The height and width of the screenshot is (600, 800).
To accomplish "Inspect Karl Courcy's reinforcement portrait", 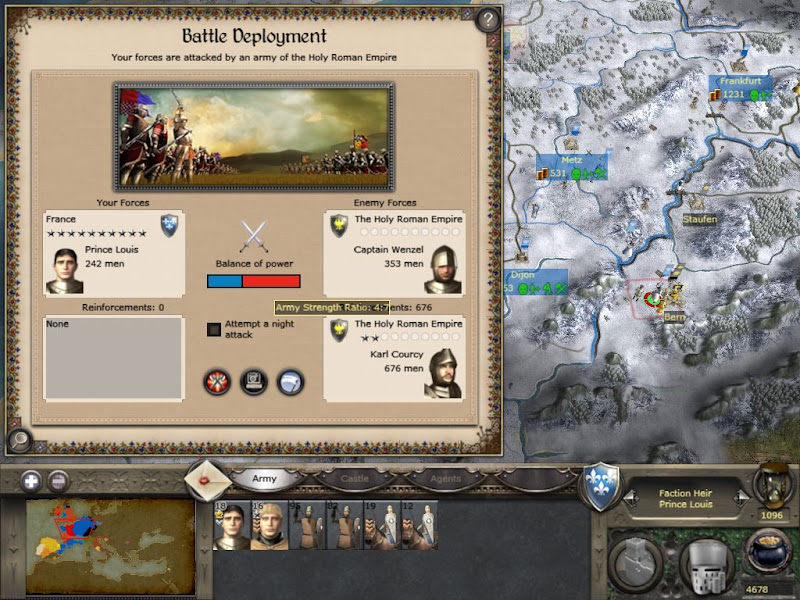I will (444, 374).
